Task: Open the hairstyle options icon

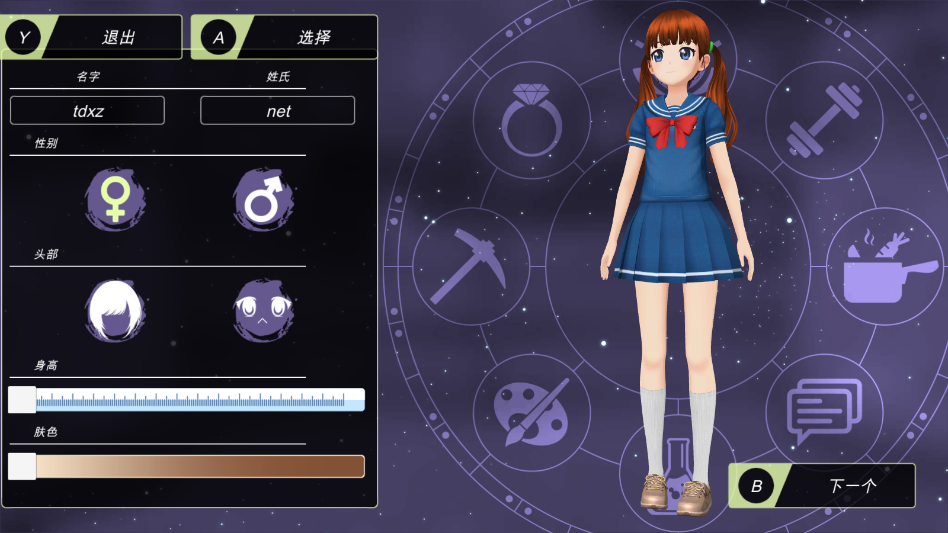Action: point(115,310)
